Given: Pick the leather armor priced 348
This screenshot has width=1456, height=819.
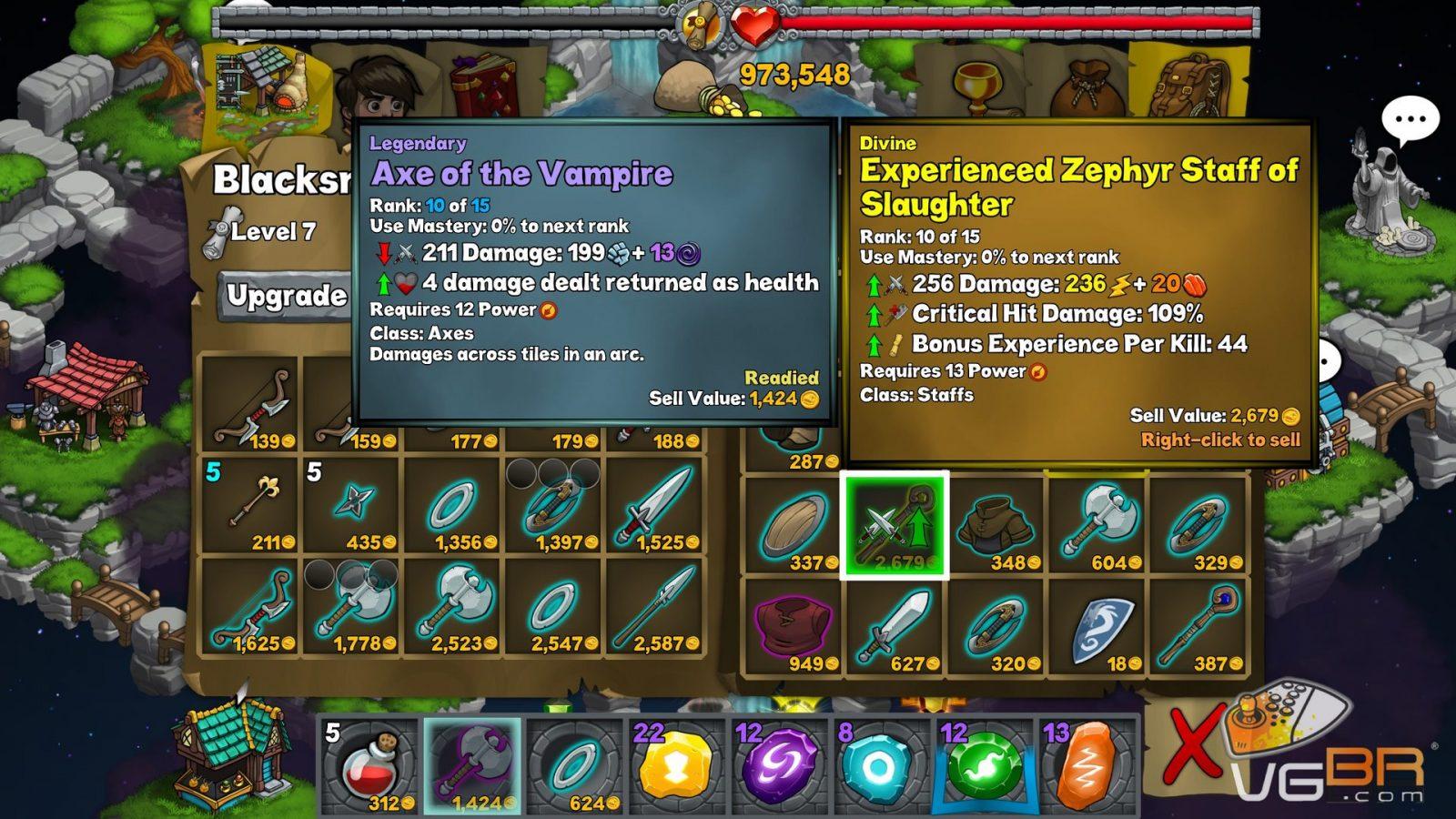Looking at the screenshot, I should (x=997, y=525).
